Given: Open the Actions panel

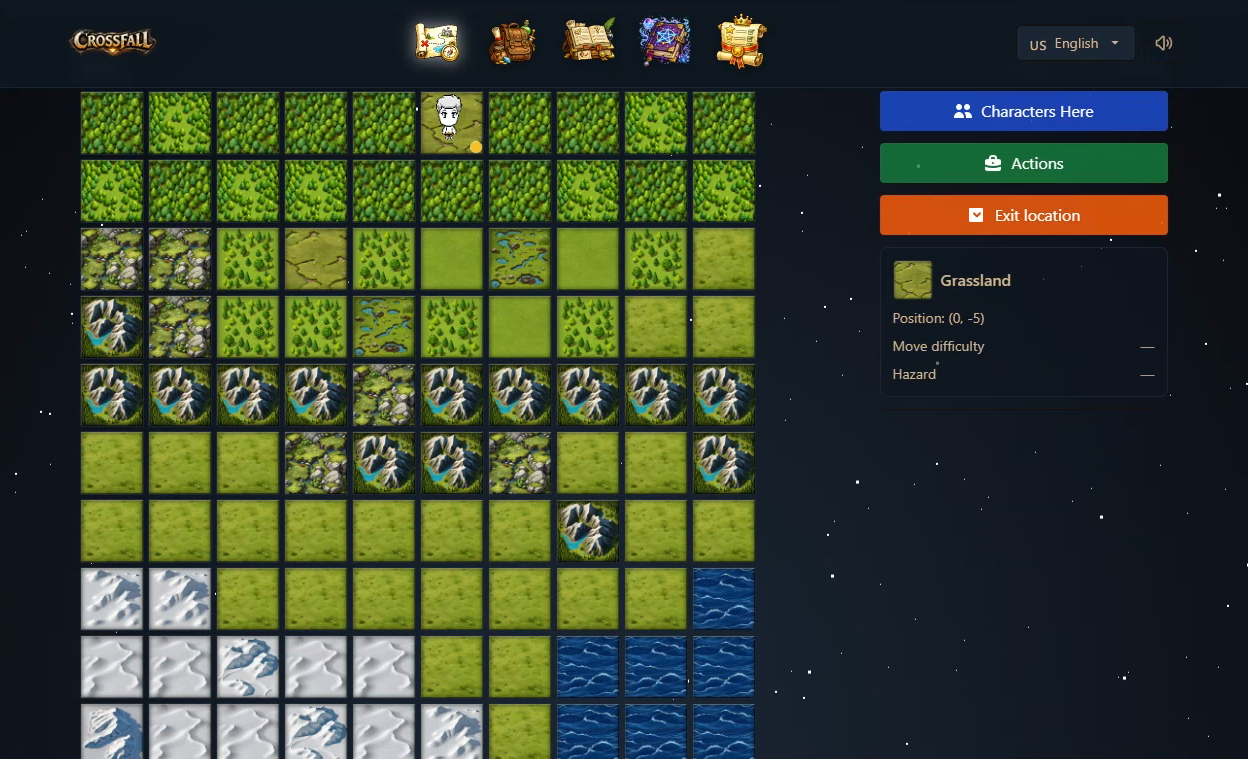Looking at the screenshot, I should pyautogui.click(x=1023, y=163).
